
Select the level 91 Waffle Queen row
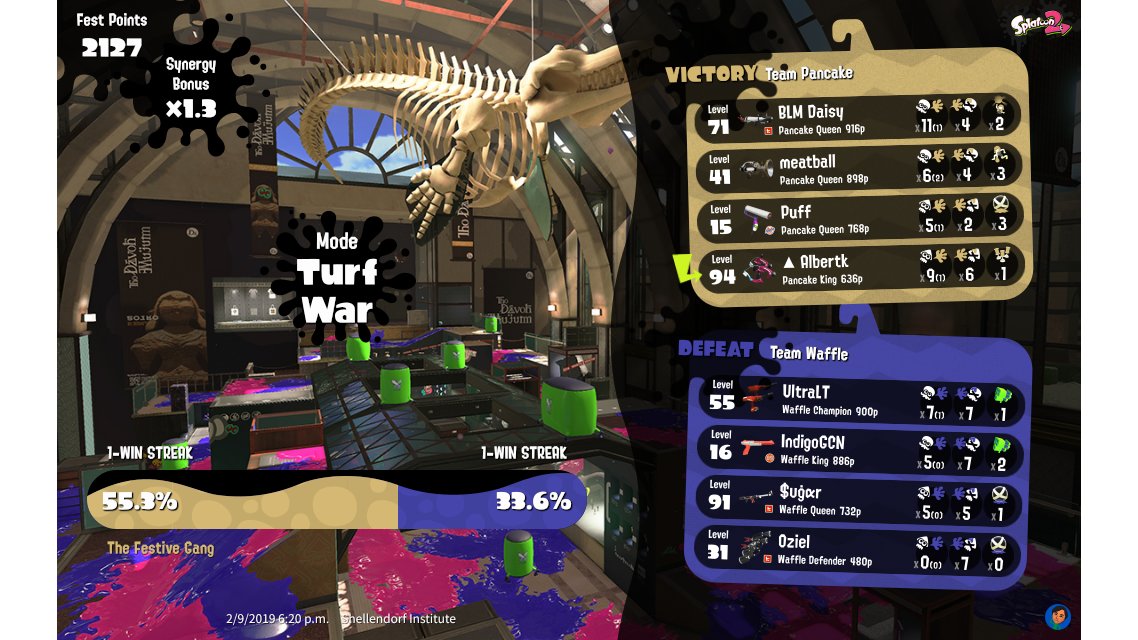point(860,499)
